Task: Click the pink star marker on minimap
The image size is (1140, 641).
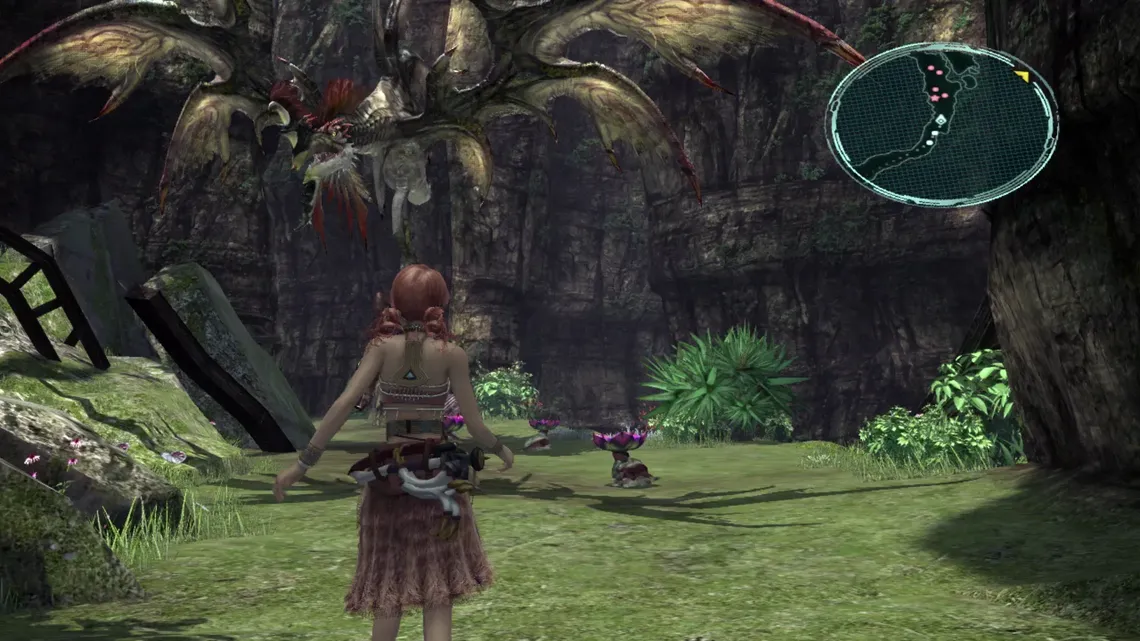Action: pyautogui.click(x=935, y=97)
